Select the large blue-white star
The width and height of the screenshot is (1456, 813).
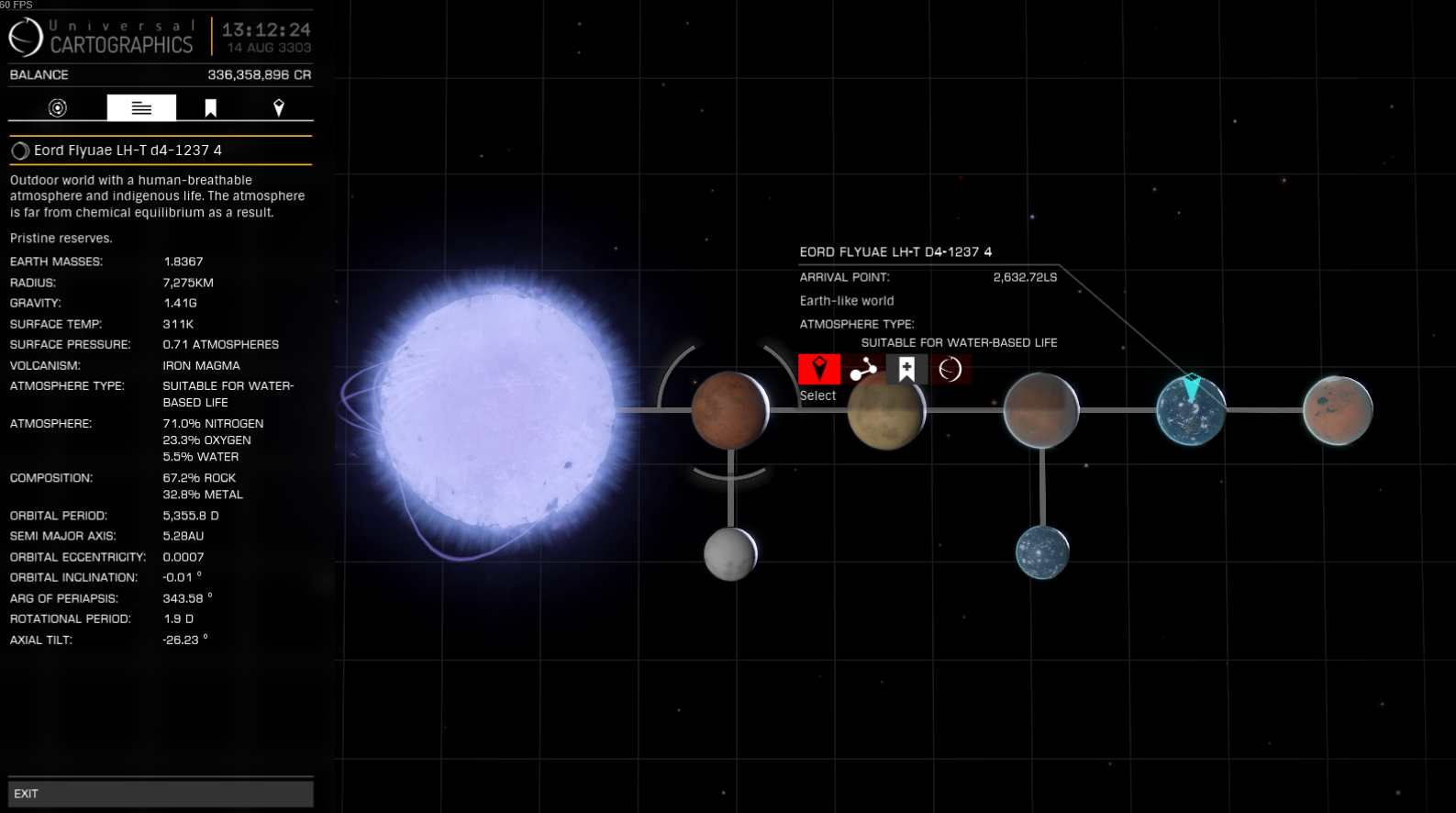(x=495, y=410)
